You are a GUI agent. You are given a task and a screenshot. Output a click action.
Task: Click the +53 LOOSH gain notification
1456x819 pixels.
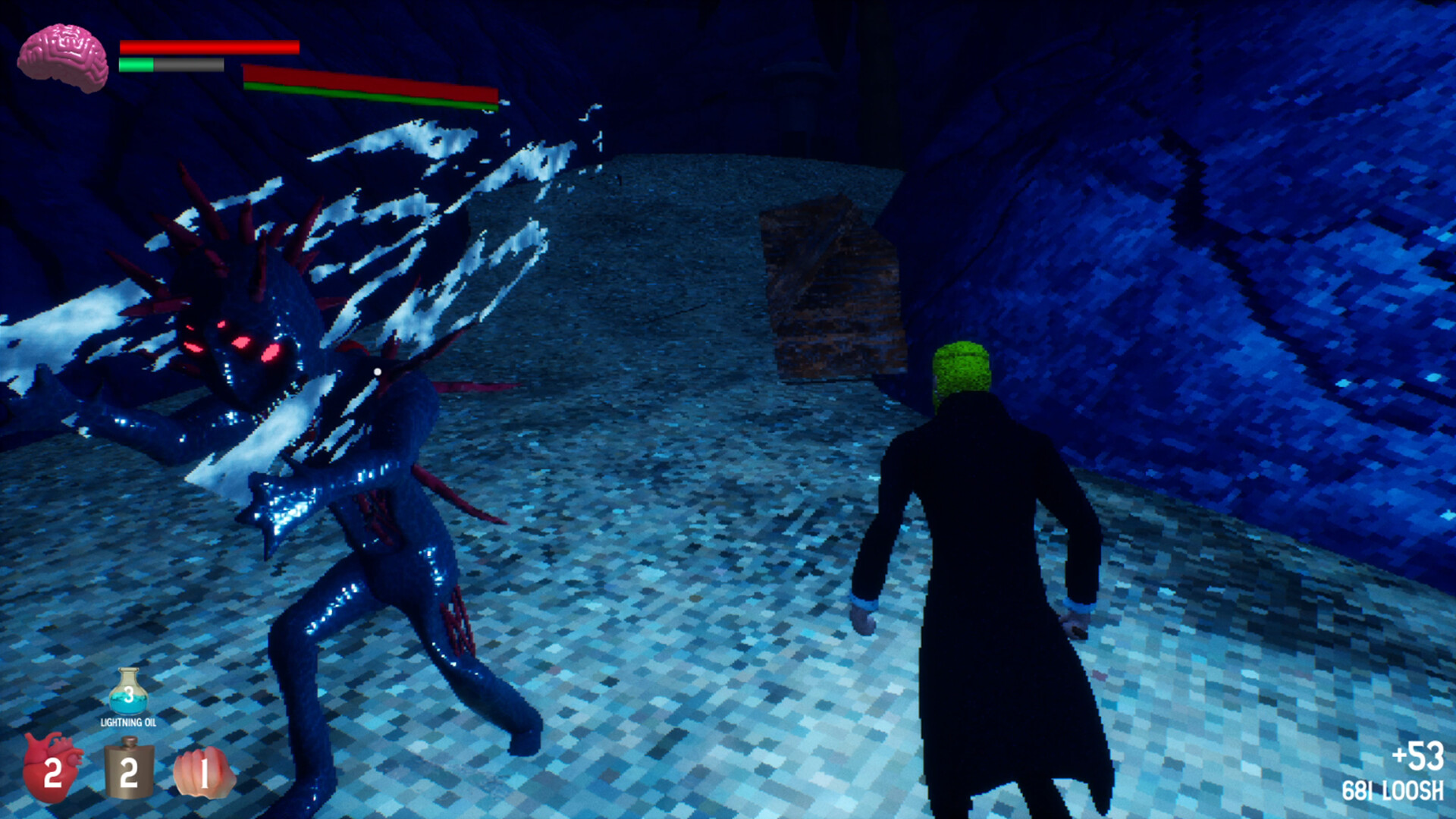tap(1418, 757)
